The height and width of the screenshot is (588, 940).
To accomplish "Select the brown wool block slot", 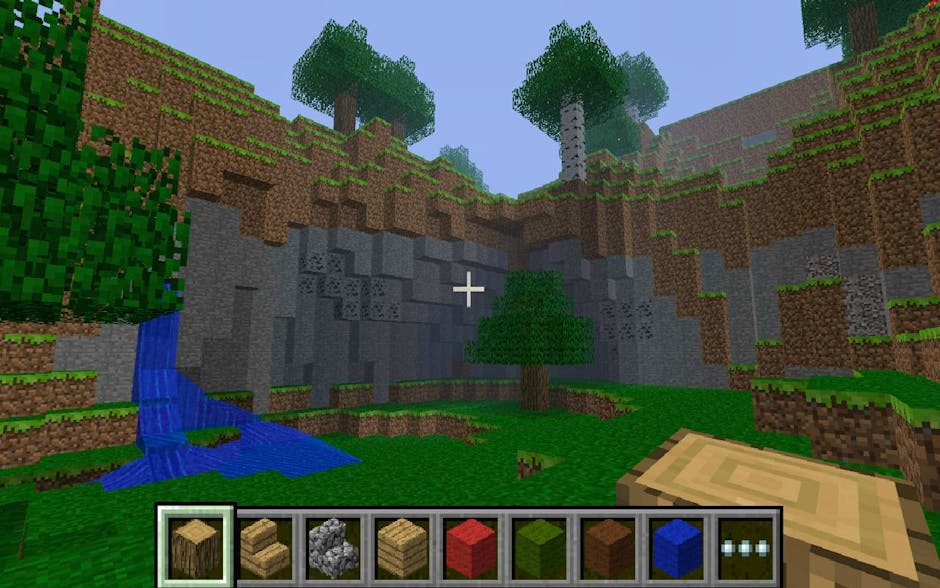I will [x=609, y=546].
